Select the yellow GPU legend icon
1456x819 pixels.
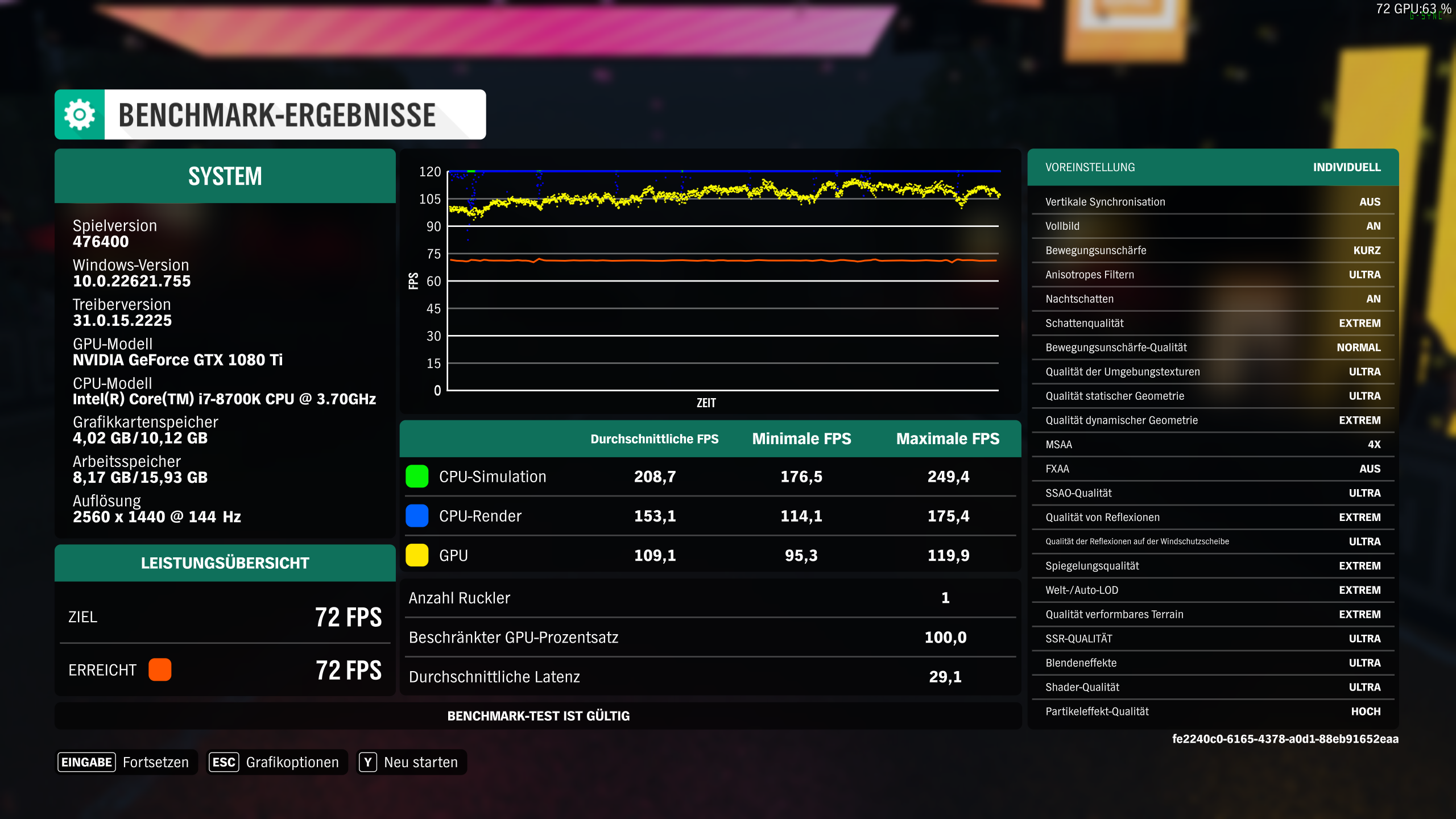point(417,555)
